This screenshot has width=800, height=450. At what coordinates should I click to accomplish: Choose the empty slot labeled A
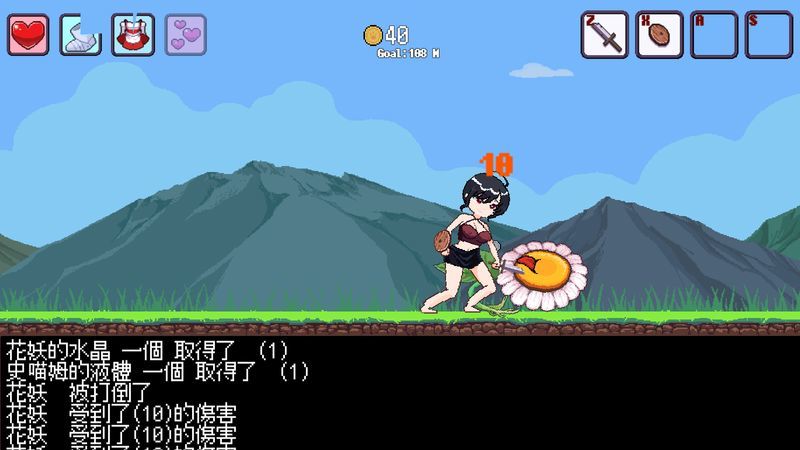pyautogui.click(x=714, y=35)
